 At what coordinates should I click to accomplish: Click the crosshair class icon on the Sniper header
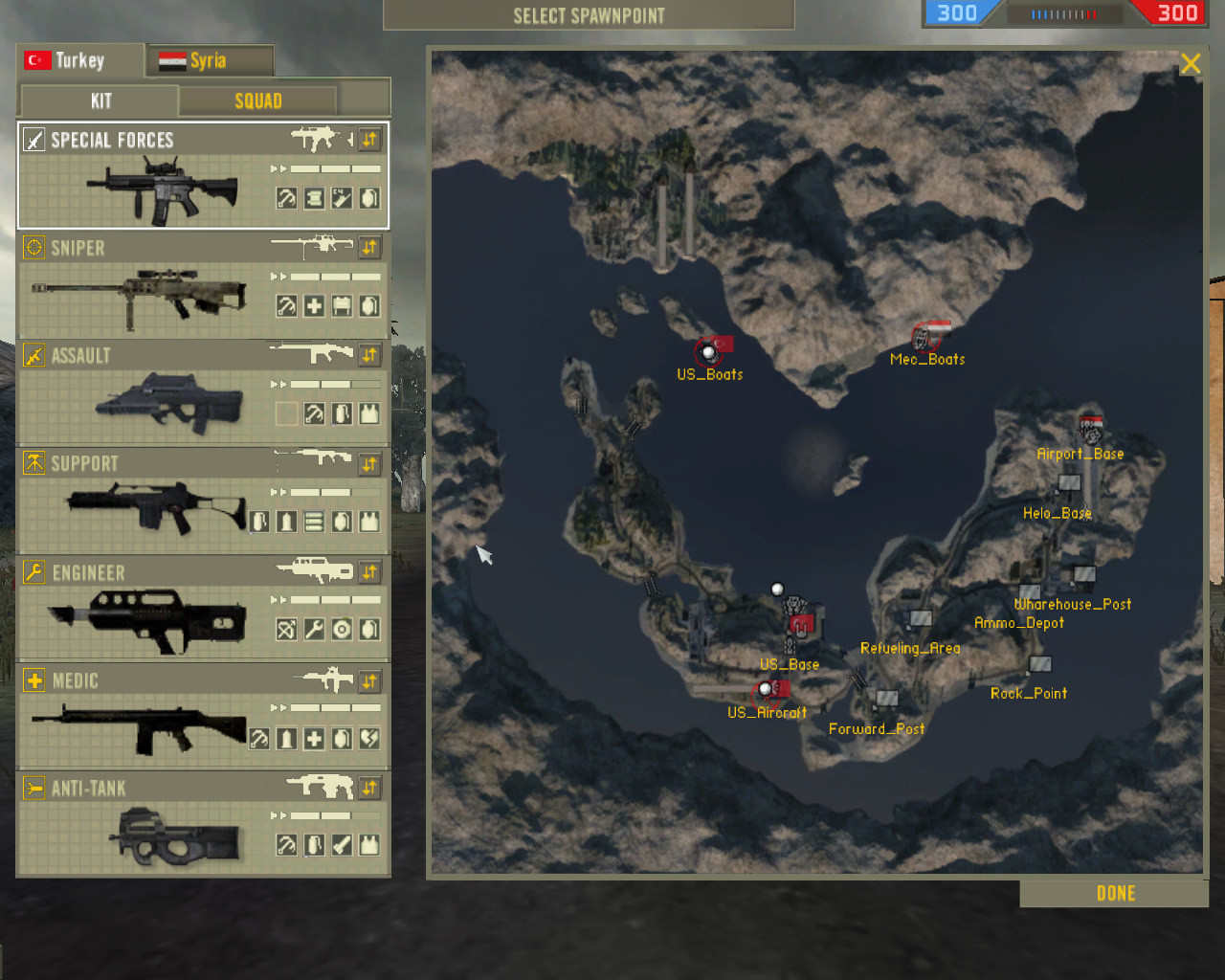33,248
